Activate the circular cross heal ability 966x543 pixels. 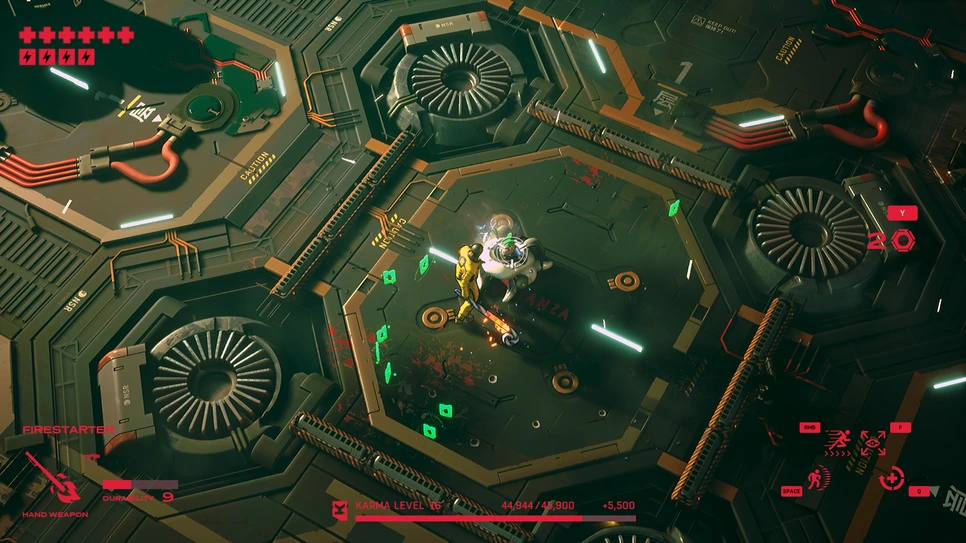pyautogui.click(x=891, y=479)
